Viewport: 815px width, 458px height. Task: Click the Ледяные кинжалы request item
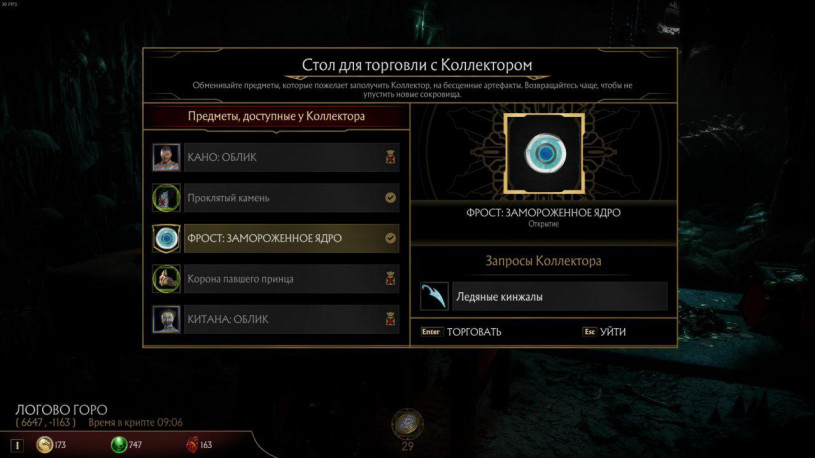543,297
